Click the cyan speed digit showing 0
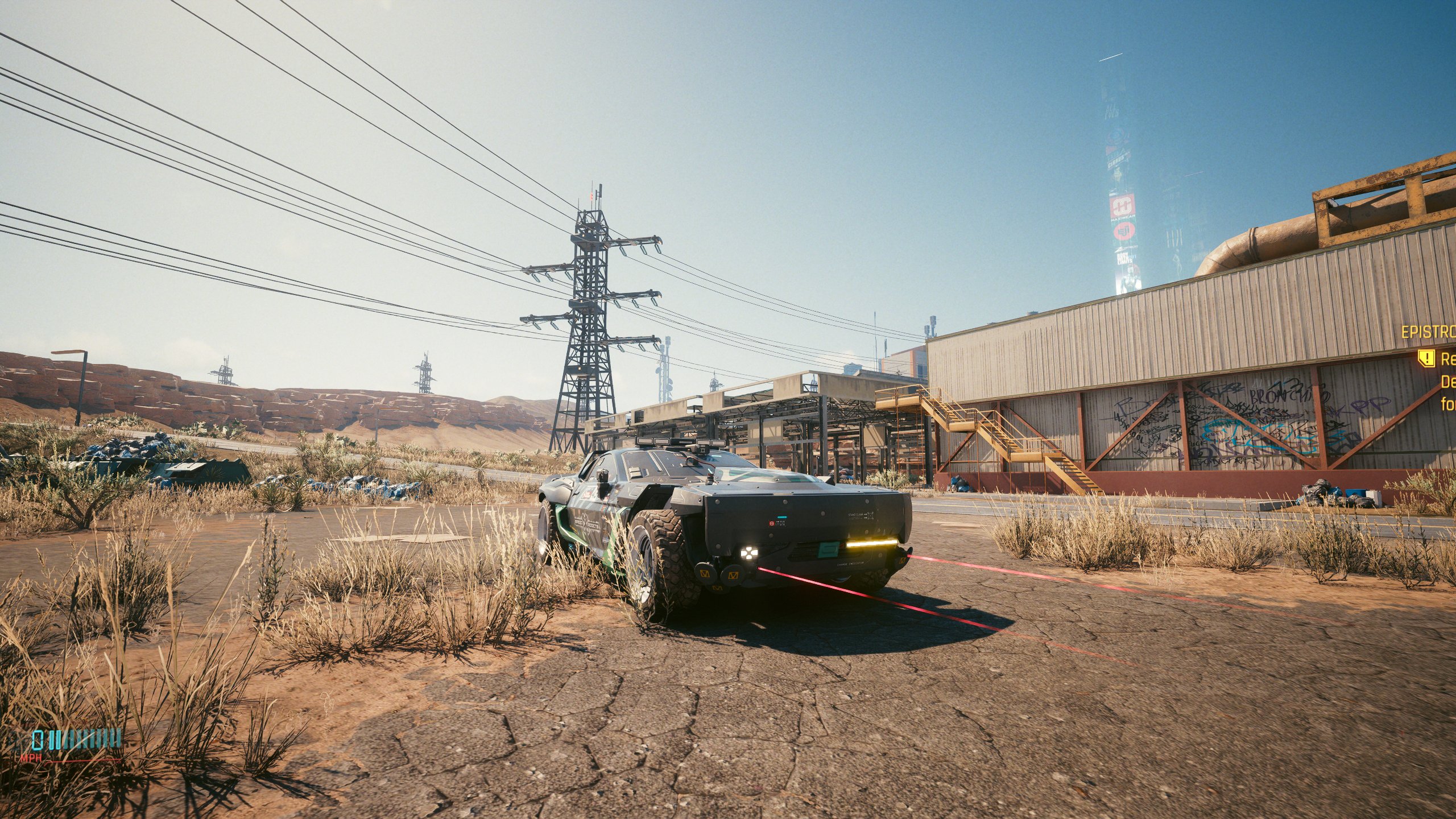Screen dimensions: 1456x819 (x=37, y=739)
